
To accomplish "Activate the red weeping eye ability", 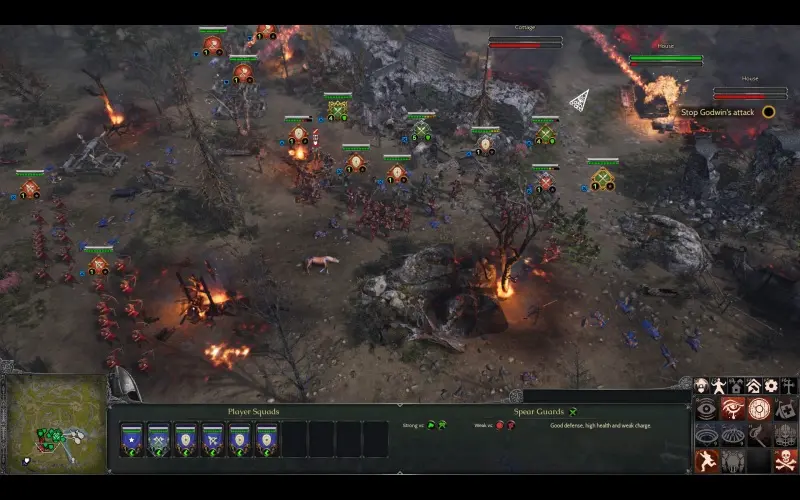I will (733, 409).
